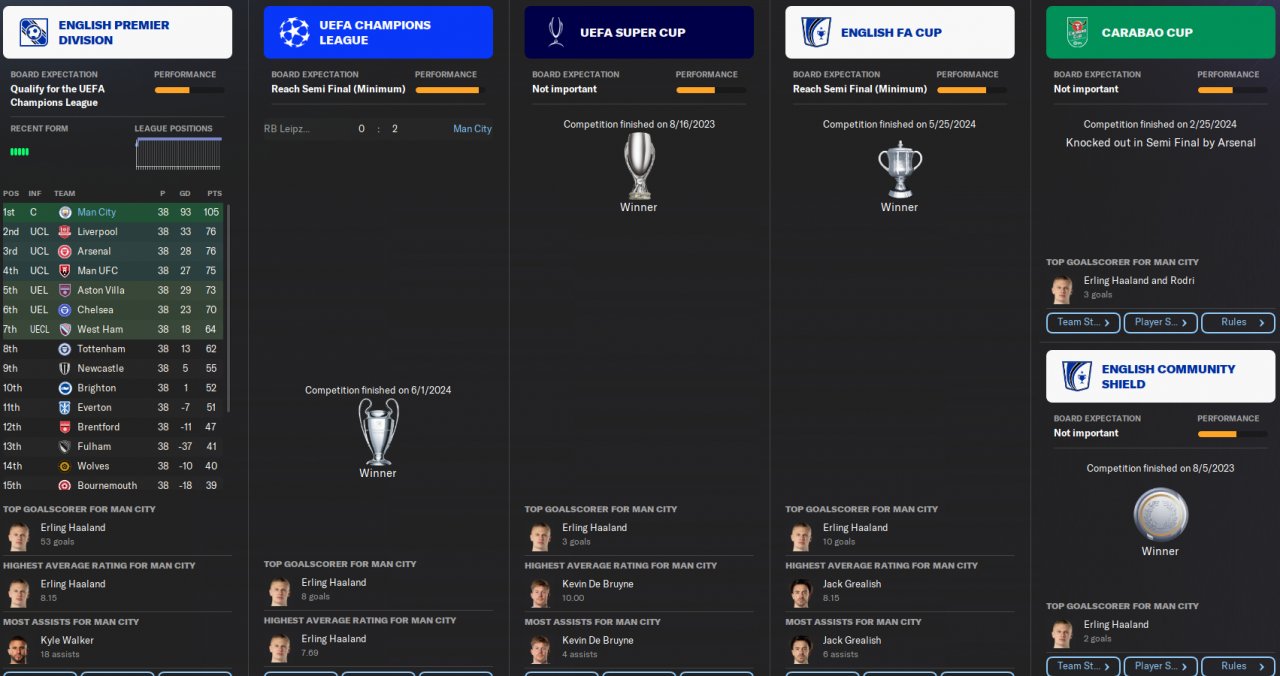The width and height of the screenshot is (1280, 676).
Task: Select Liverpool in the league table
Action: [96, 232]
